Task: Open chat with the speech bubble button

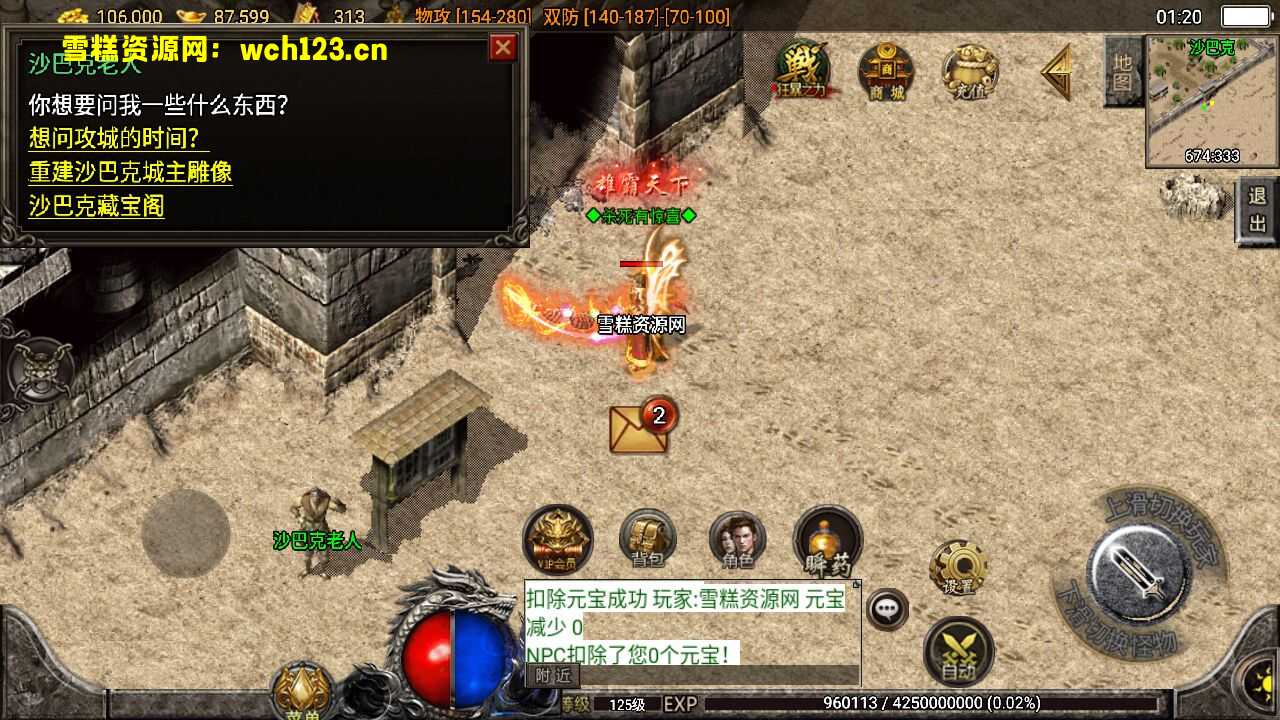Action: 886,609
